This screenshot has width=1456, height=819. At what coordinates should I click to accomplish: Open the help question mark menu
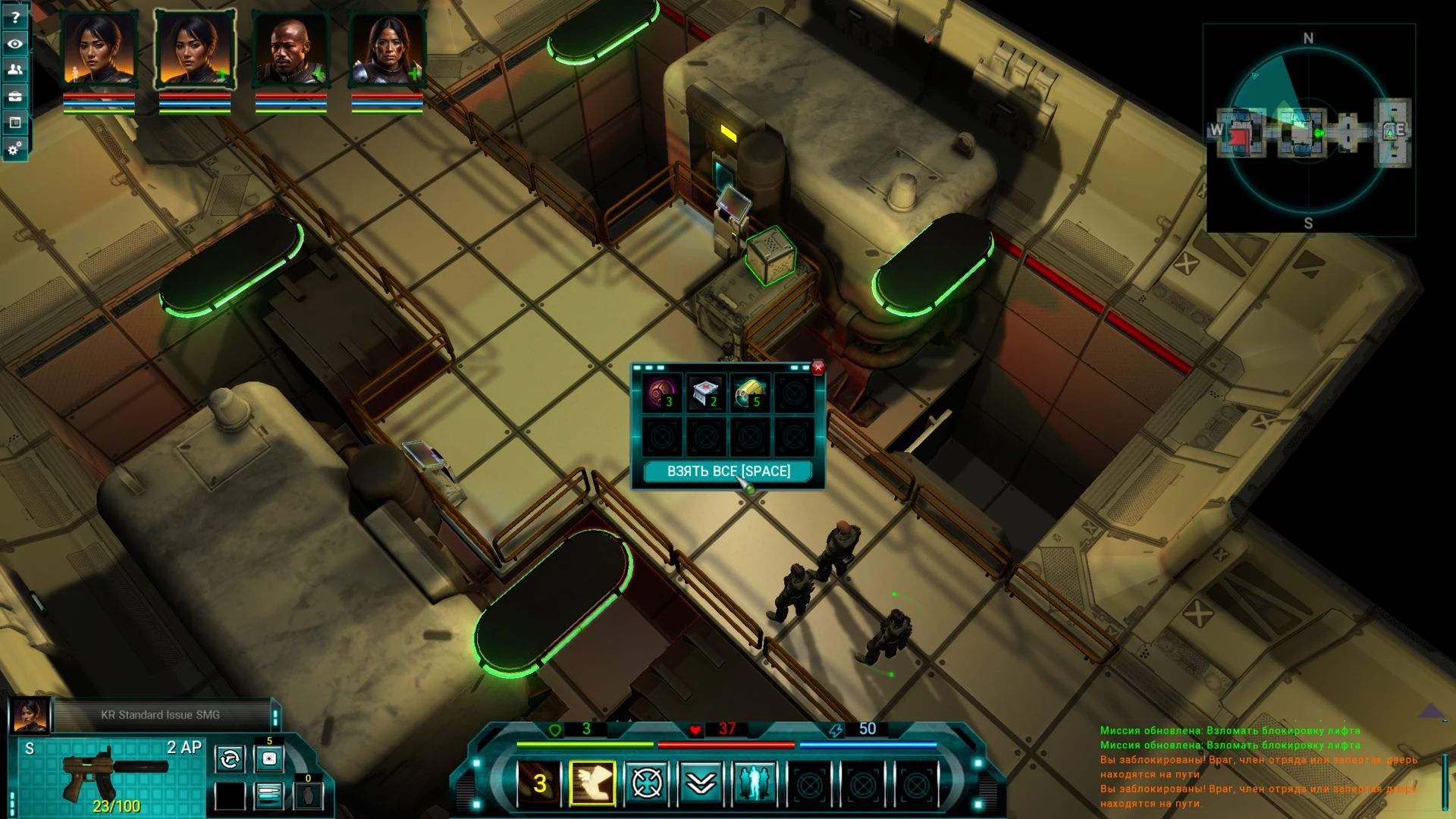click(15, 17)
